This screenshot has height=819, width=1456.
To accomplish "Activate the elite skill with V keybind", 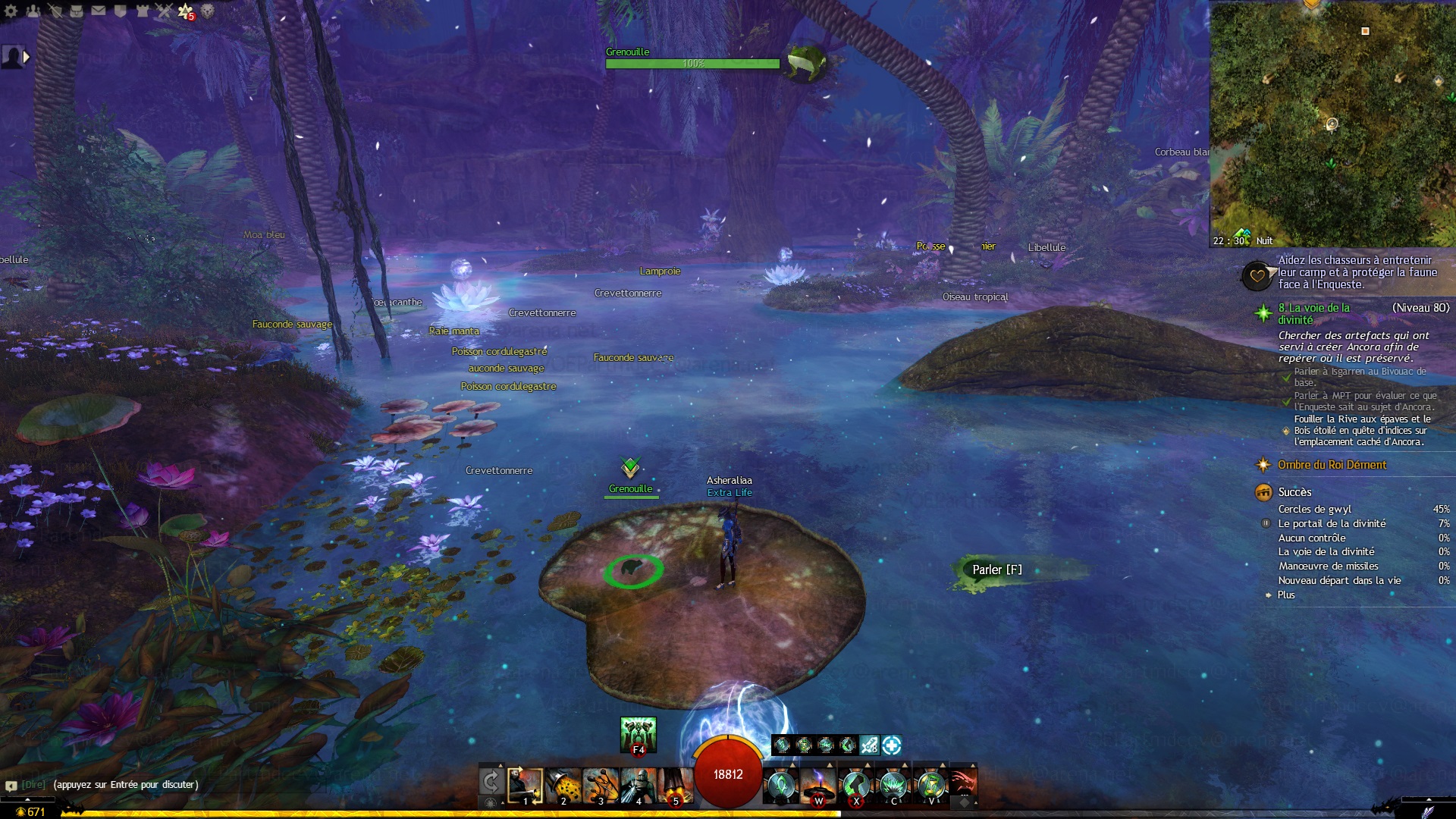I will 930,785.
